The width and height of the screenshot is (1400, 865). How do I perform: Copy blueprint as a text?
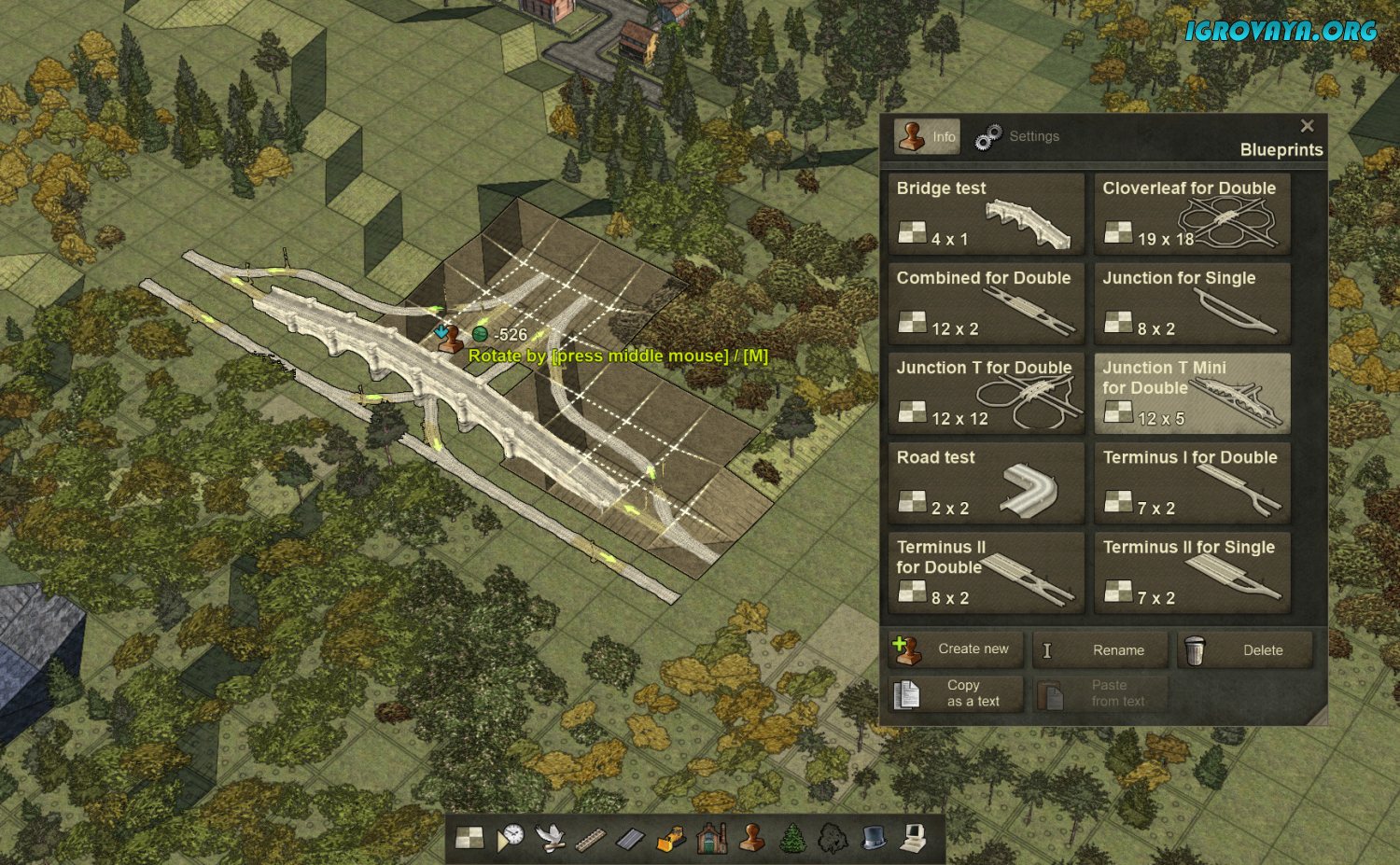pos(956,693)
